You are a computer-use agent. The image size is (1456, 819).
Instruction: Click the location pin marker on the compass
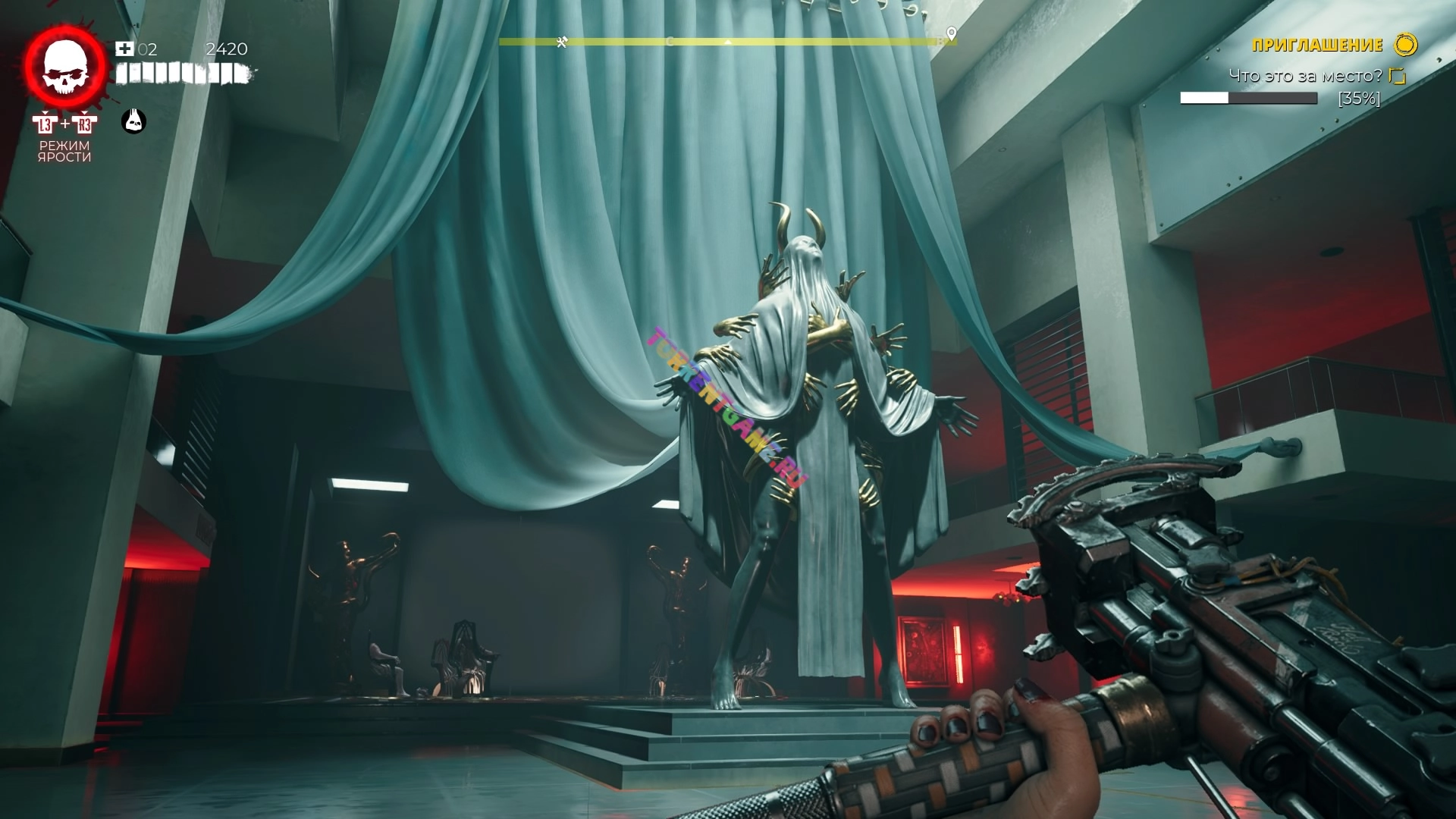point(951,34)
